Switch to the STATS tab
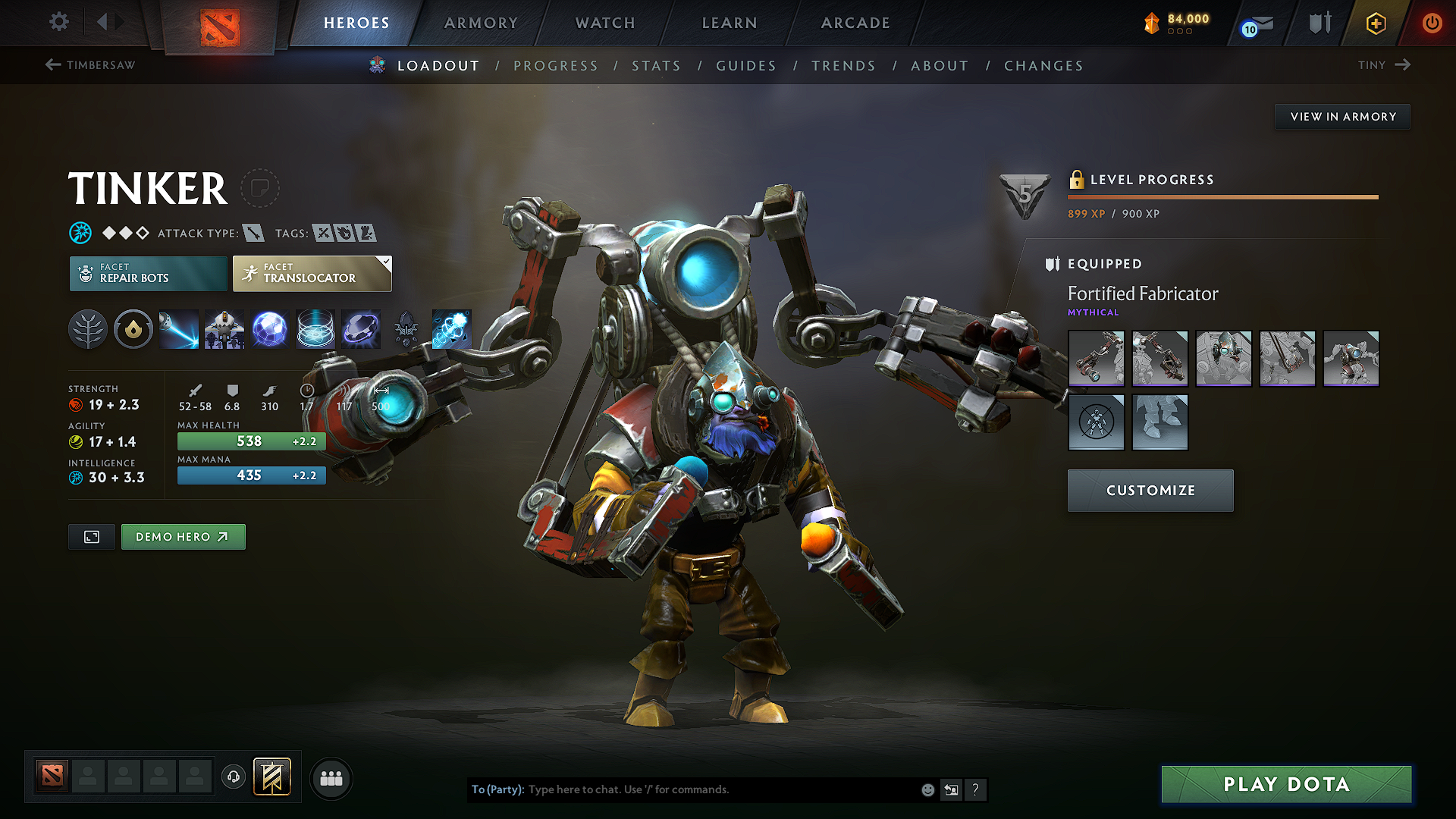 point(657,66)
